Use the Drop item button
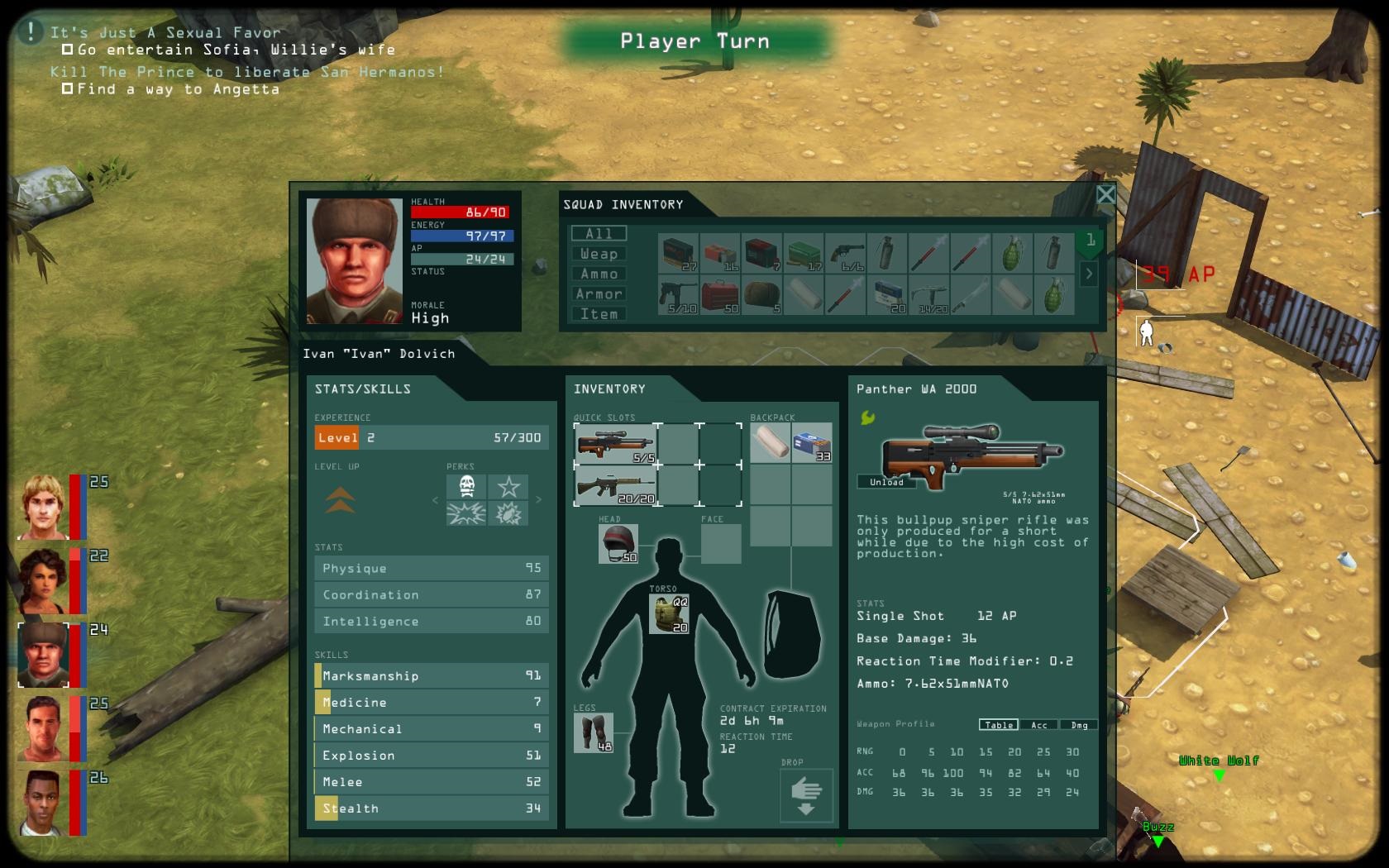This screenshot has height=868, width=1389. tap(805, 796)
